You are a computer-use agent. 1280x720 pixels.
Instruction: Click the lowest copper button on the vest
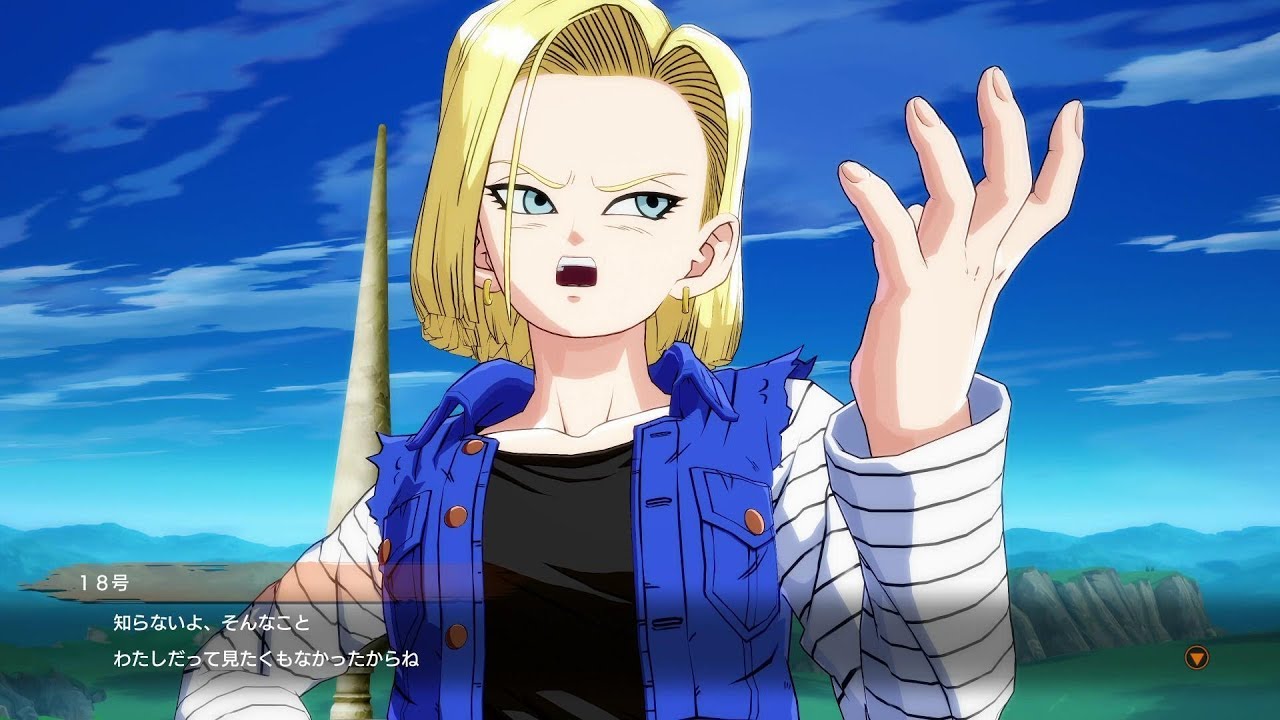pos(455,633)
